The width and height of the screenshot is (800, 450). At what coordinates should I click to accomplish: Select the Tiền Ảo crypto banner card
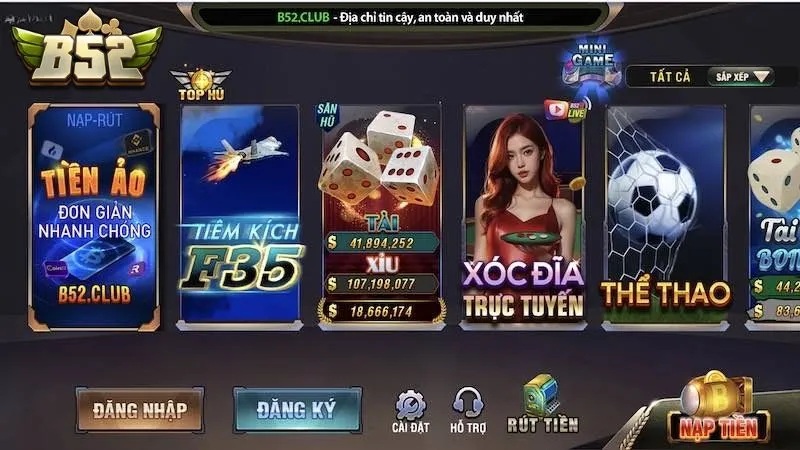pyautogui.click(x=94, y=216)
